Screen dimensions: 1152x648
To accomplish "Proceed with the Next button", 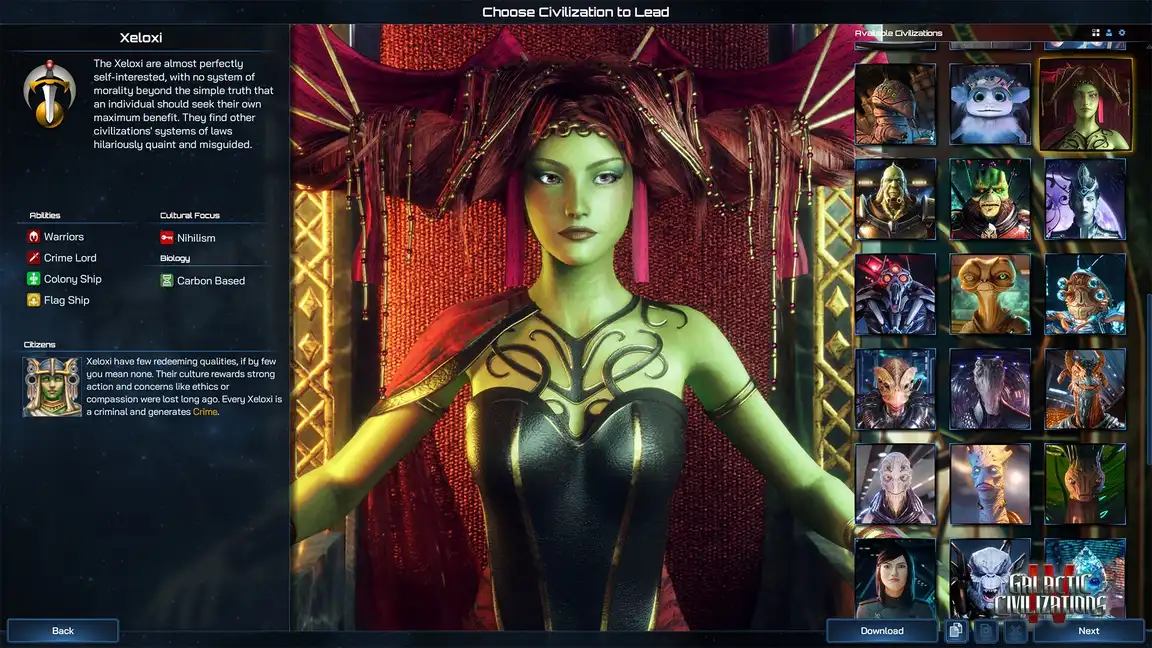I will point(1088,631).
